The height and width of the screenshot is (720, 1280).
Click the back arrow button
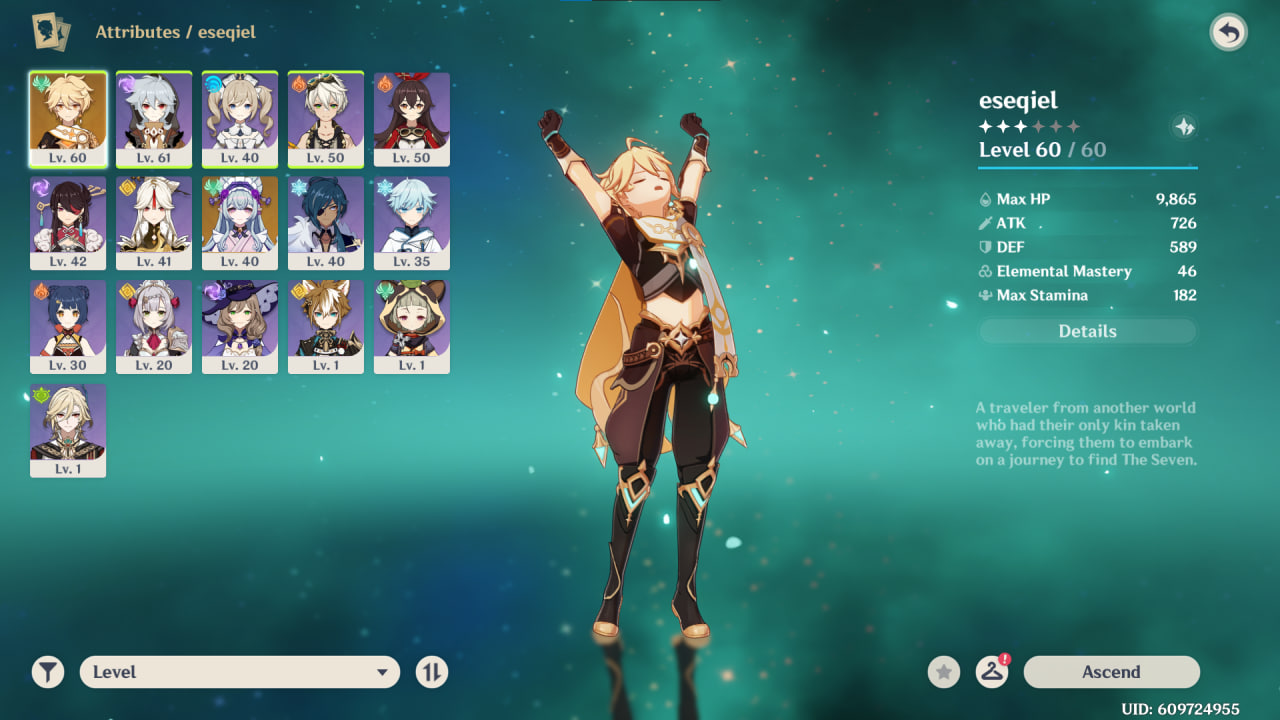pyautogui.click(x=1228, y=33)
